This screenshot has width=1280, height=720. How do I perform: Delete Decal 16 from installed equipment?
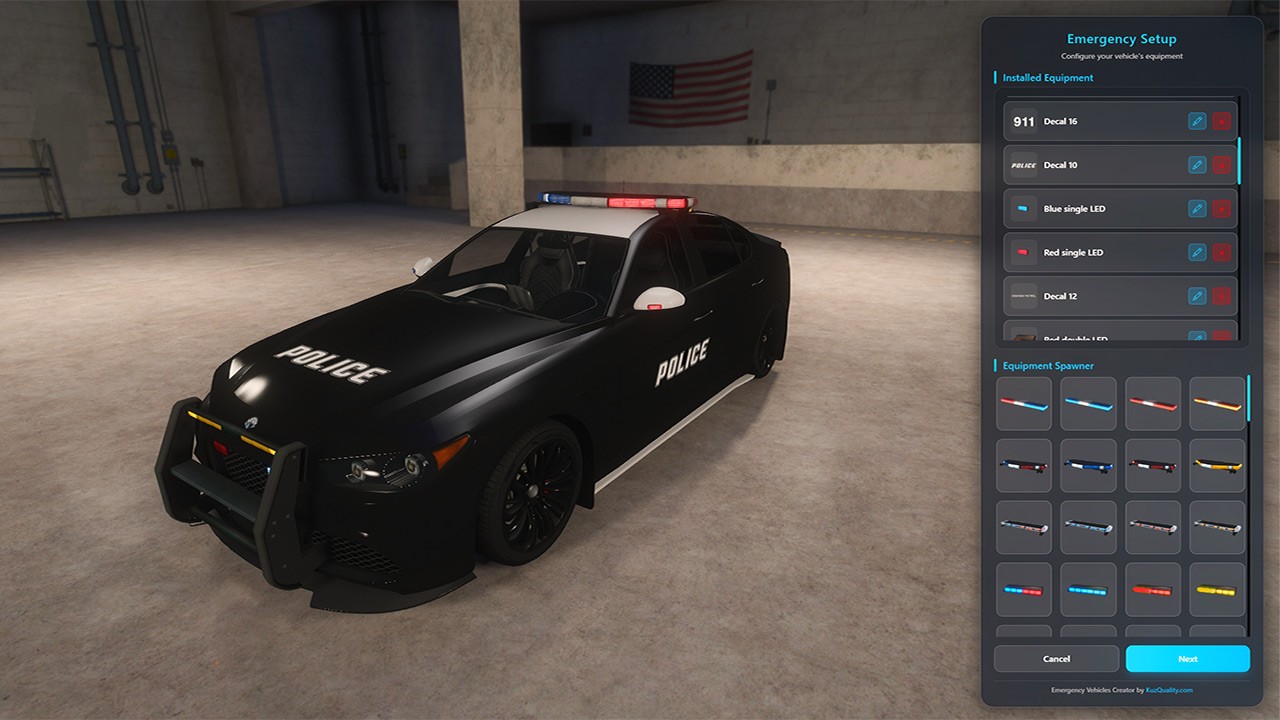coord(1222,121)
